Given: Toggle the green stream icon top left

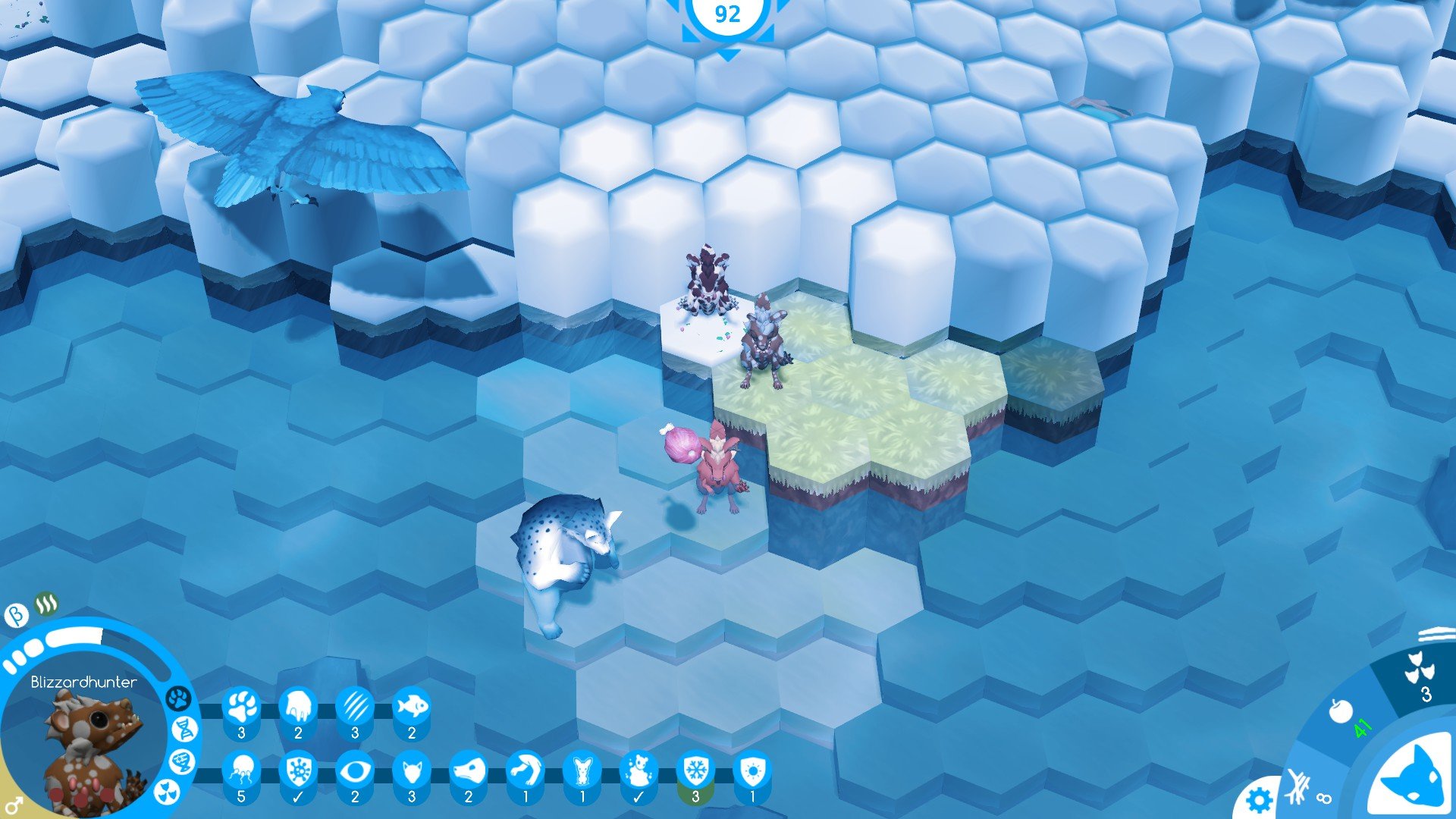Looking at the screenshot, I should pos(45,604).
